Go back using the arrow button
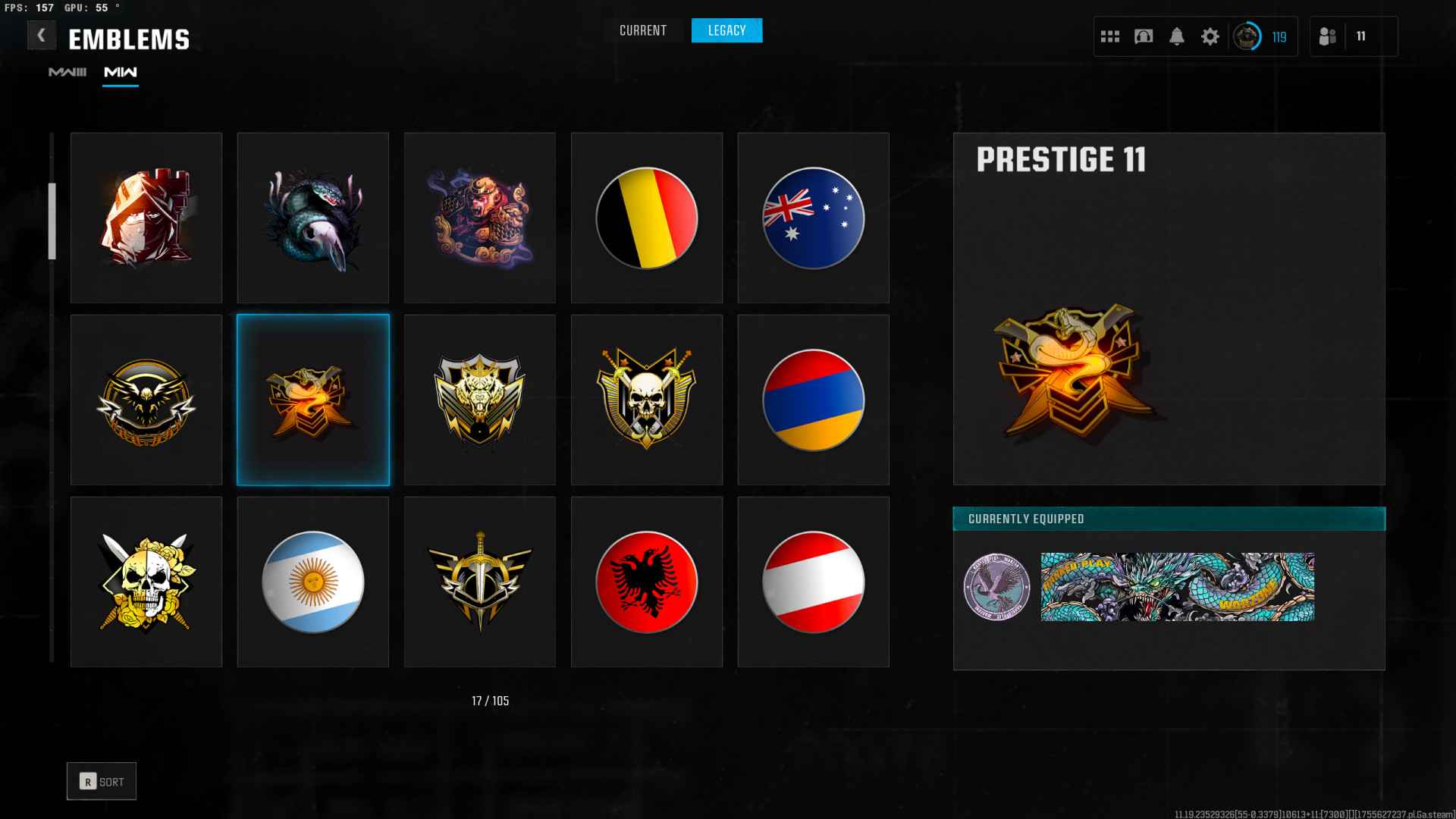The height and width of the screenshot is (819, 1456). (x=41, y=35)
